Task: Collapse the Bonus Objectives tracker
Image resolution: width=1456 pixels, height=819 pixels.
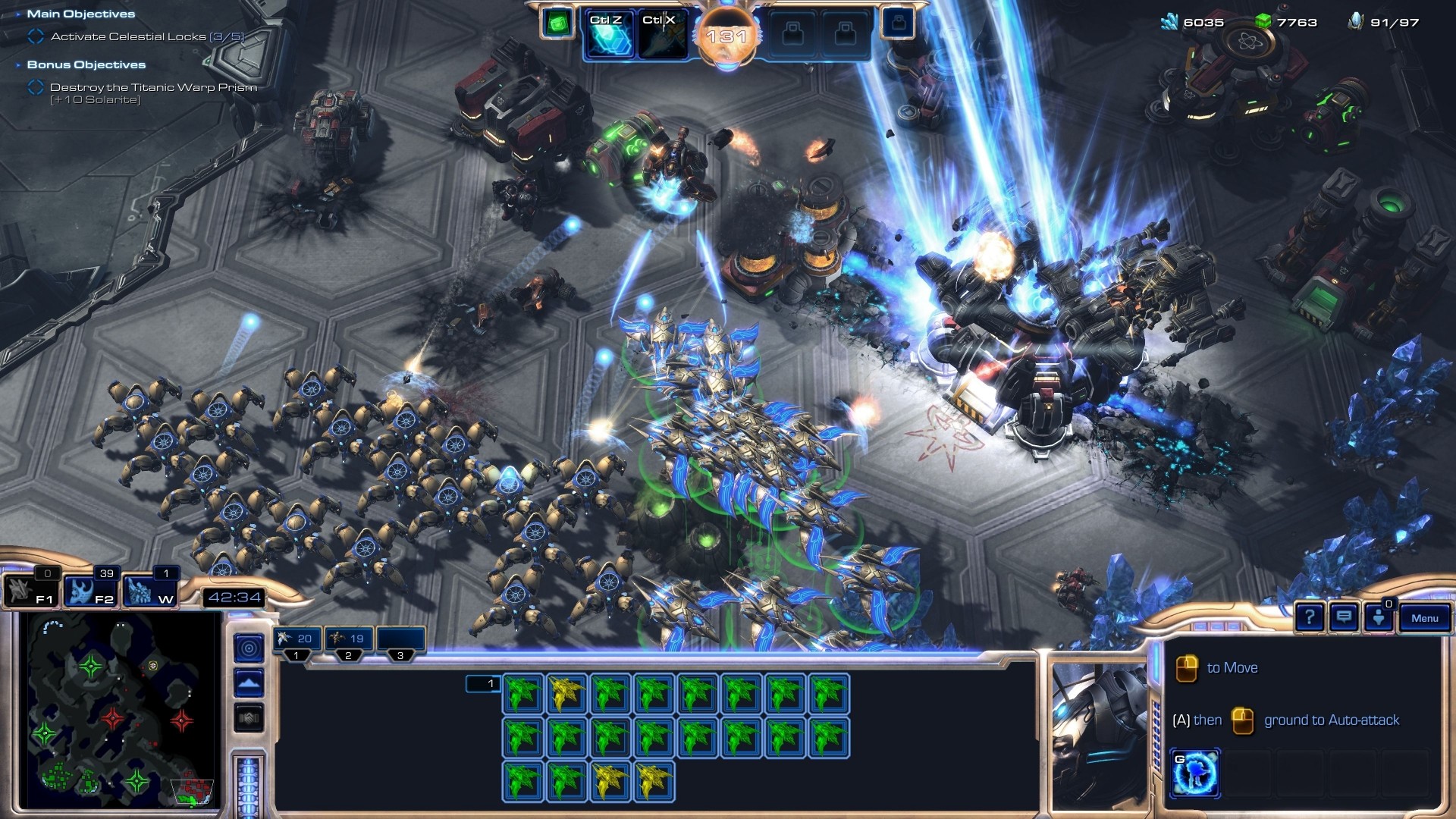Action: (18, 65)
